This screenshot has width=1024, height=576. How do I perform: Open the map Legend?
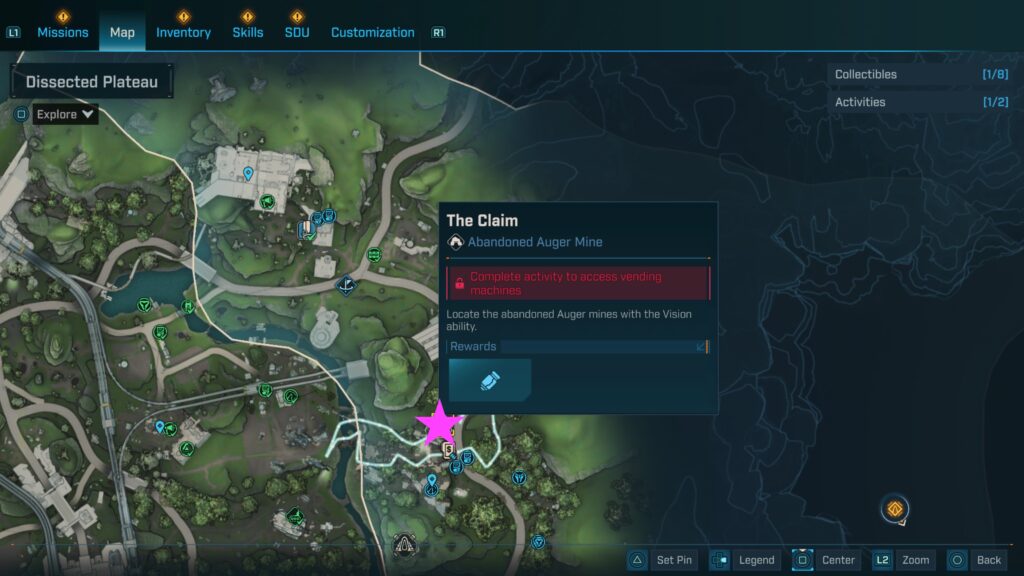pyautogui.click(x=743, y=560)
